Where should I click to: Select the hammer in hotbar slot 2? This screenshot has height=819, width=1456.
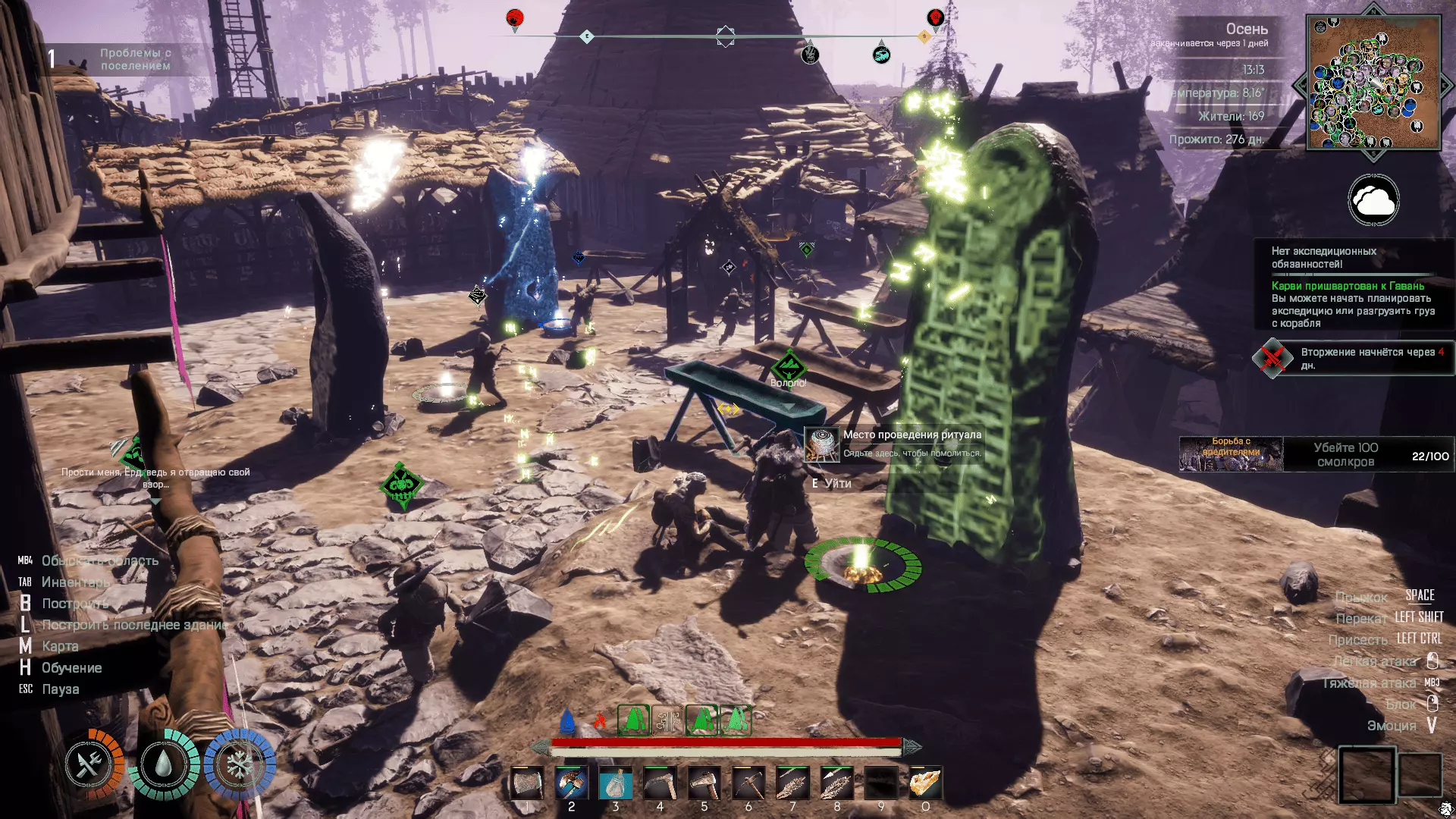(571, 783)
